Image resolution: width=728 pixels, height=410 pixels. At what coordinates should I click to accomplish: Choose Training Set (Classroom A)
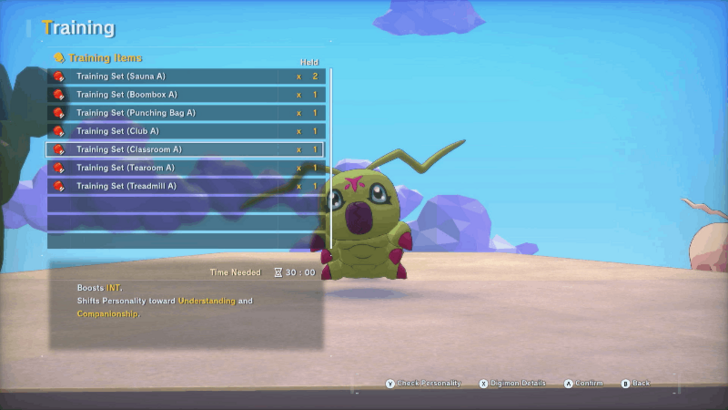point(185,149)
